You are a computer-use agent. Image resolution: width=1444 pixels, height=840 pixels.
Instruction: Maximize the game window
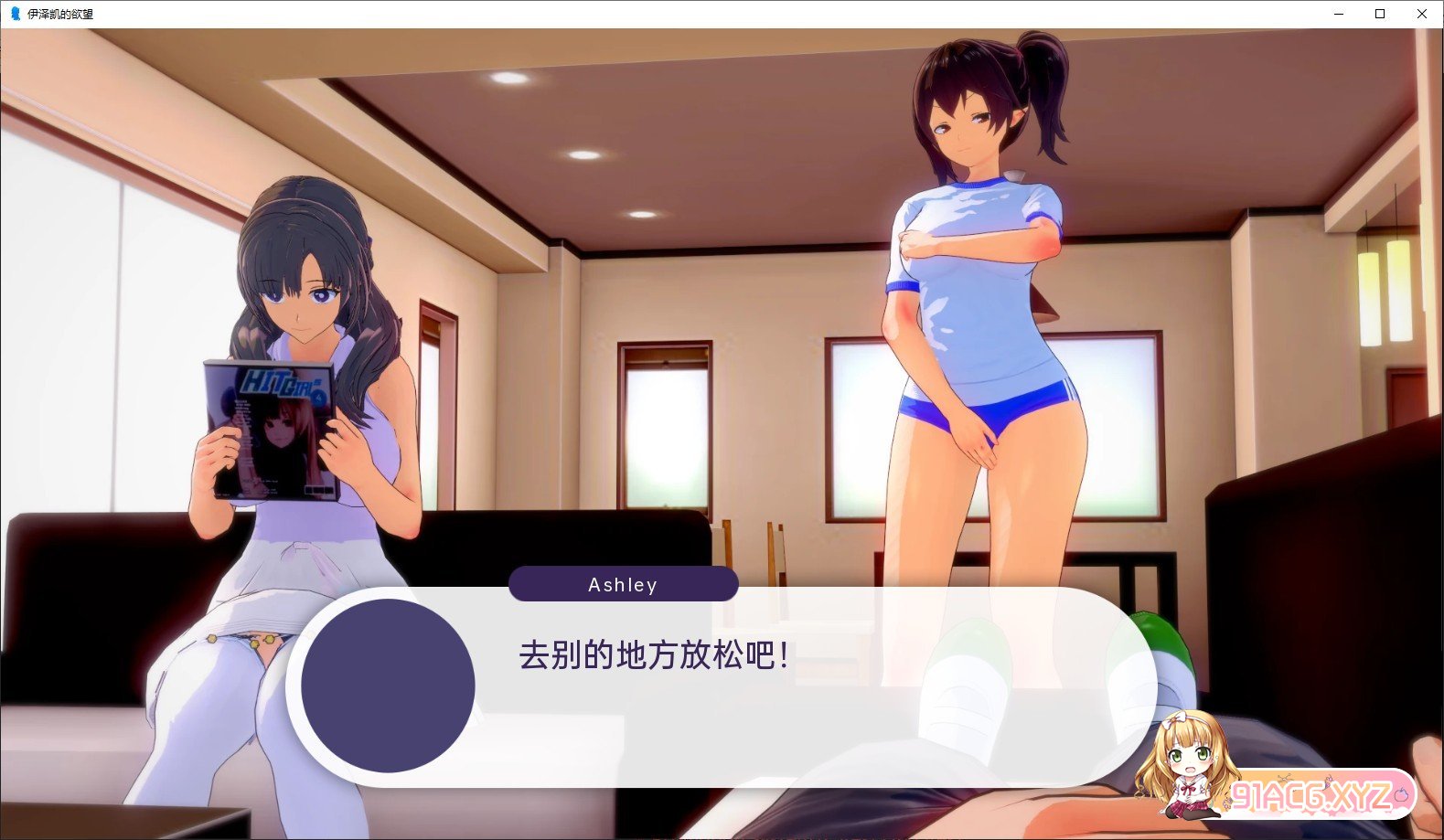[1380, 14]
